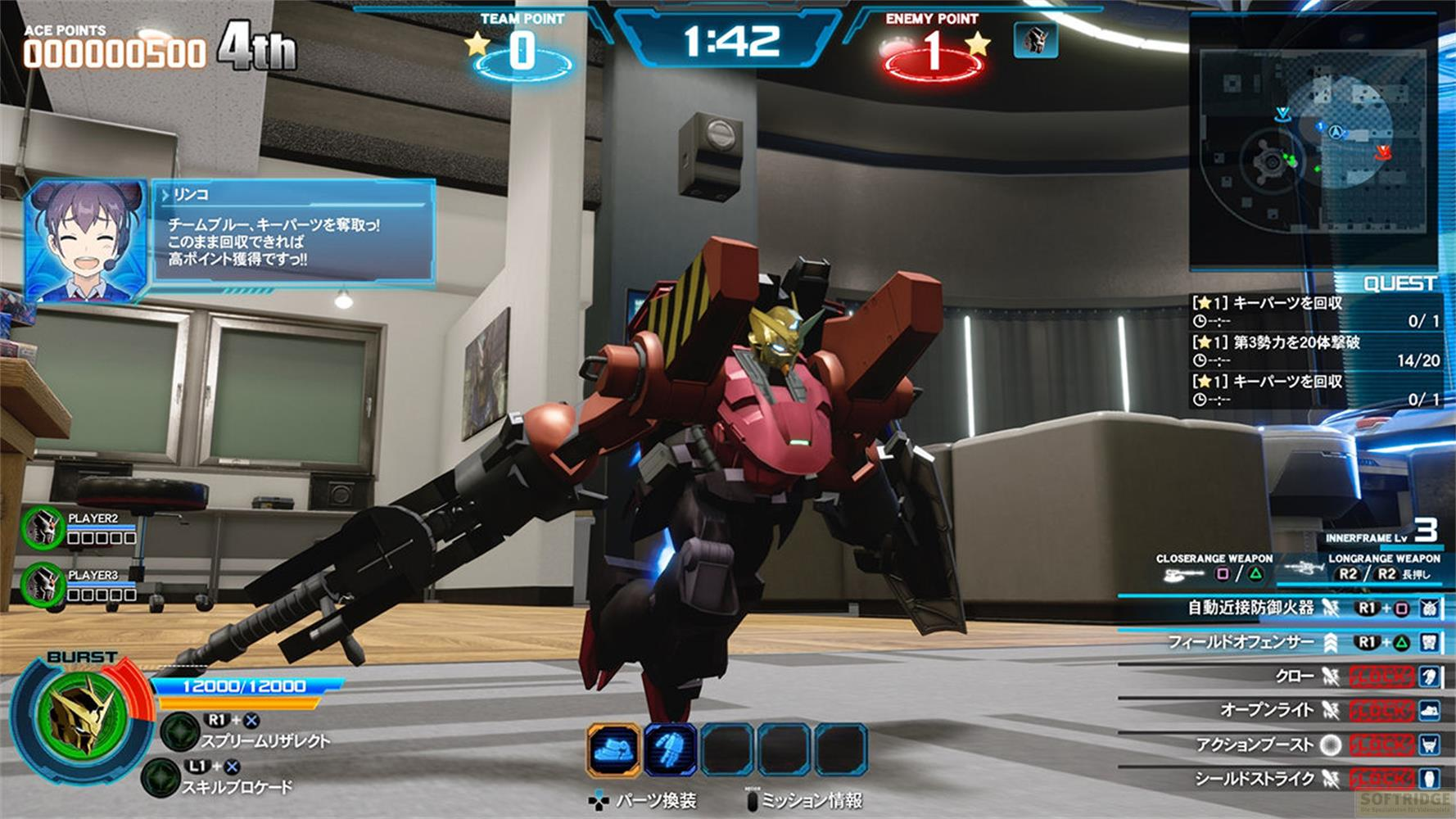Select the blue body part slot
The height and width of the screenshot is (819, 1456).
pos(670,749)
